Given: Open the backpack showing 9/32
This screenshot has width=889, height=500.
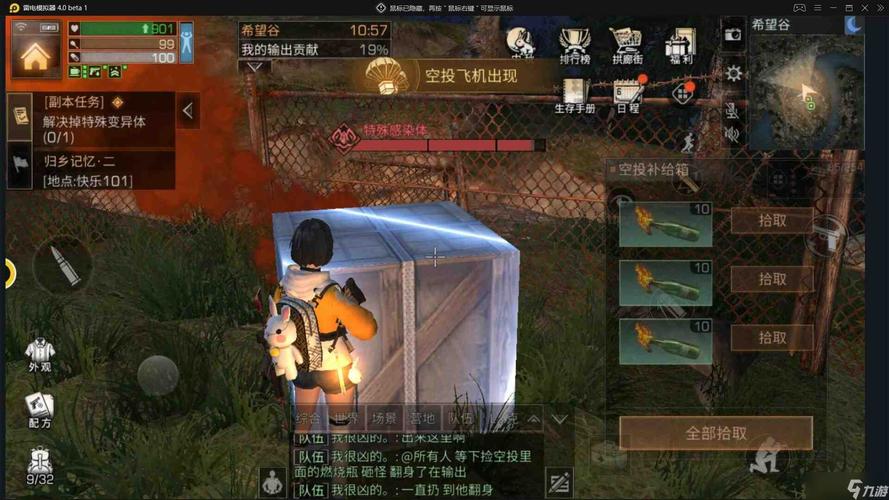Looking at the screenshot, I should pos(39,466).
